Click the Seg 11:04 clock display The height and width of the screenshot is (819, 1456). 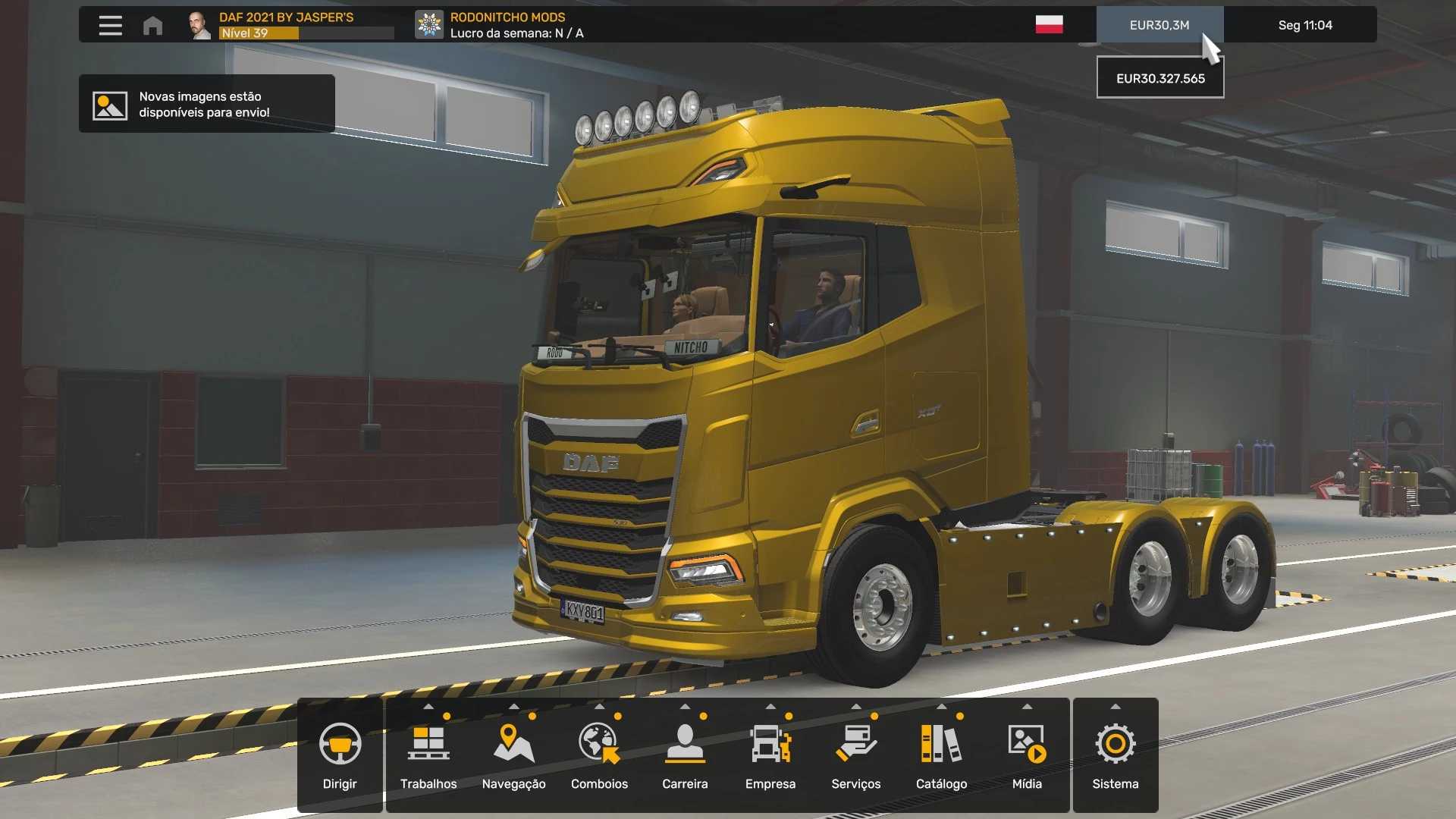coord(1304,25)
